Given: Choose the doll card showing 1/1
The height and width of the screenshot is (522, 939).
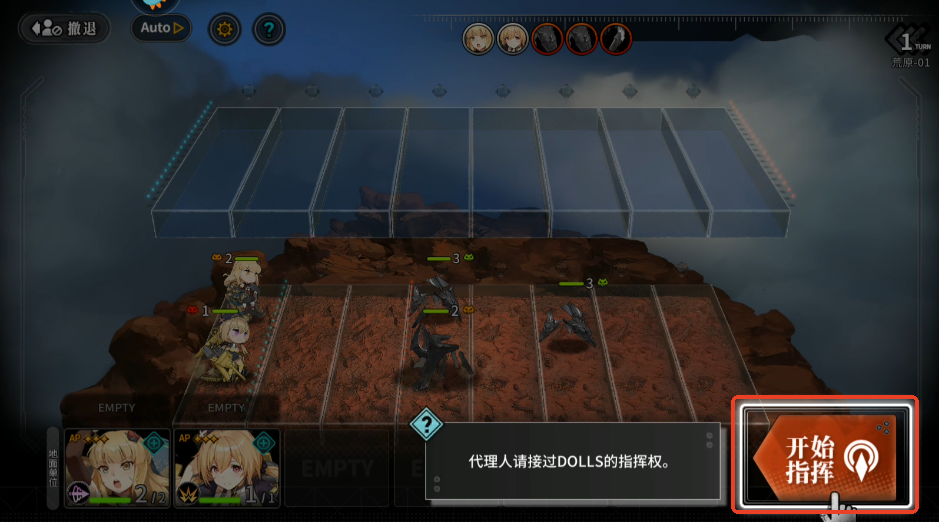Looking at the screenshot, I should (225, 468).
